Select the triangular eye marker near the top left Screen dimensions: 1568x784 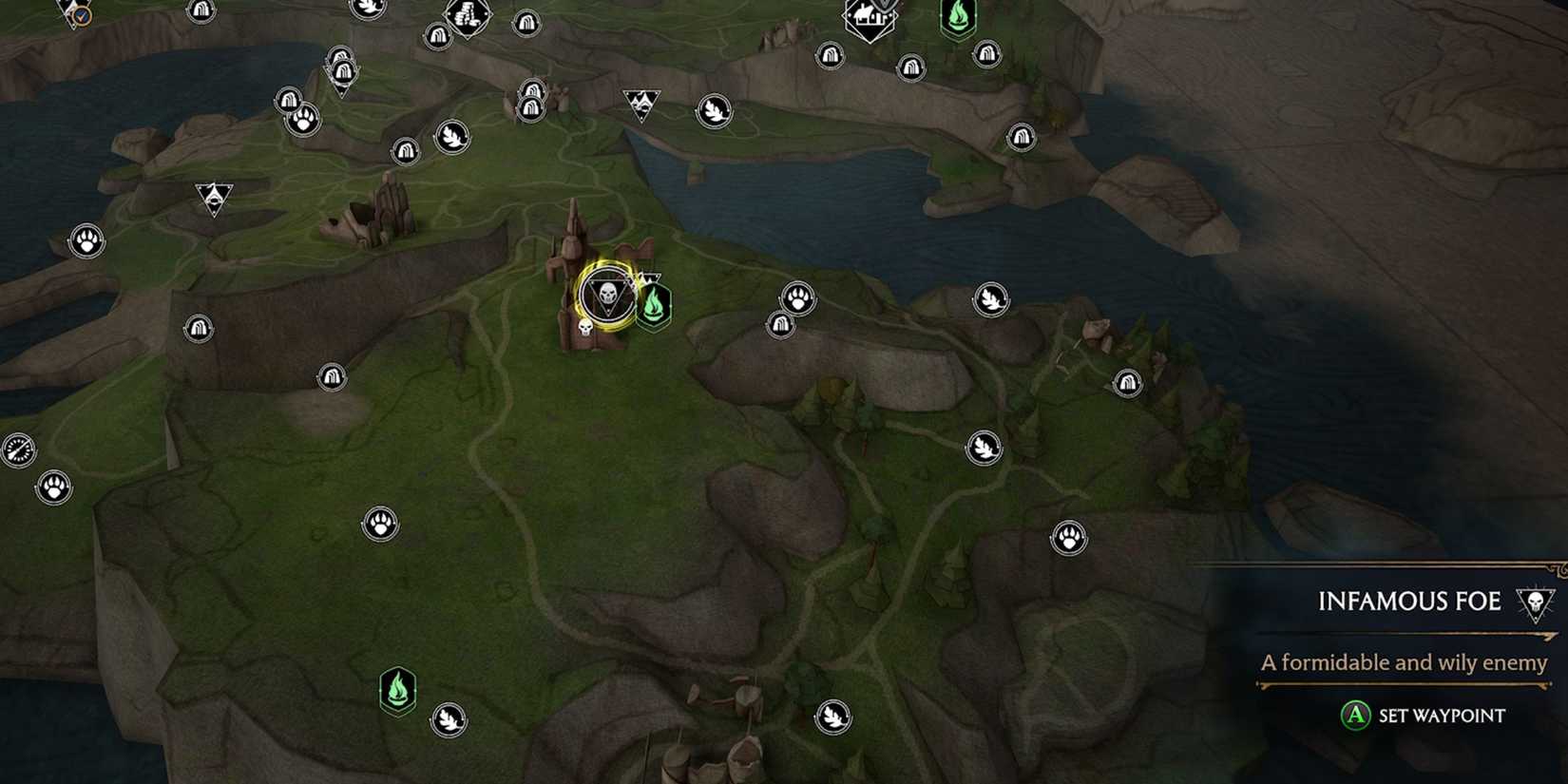[217, 199]
